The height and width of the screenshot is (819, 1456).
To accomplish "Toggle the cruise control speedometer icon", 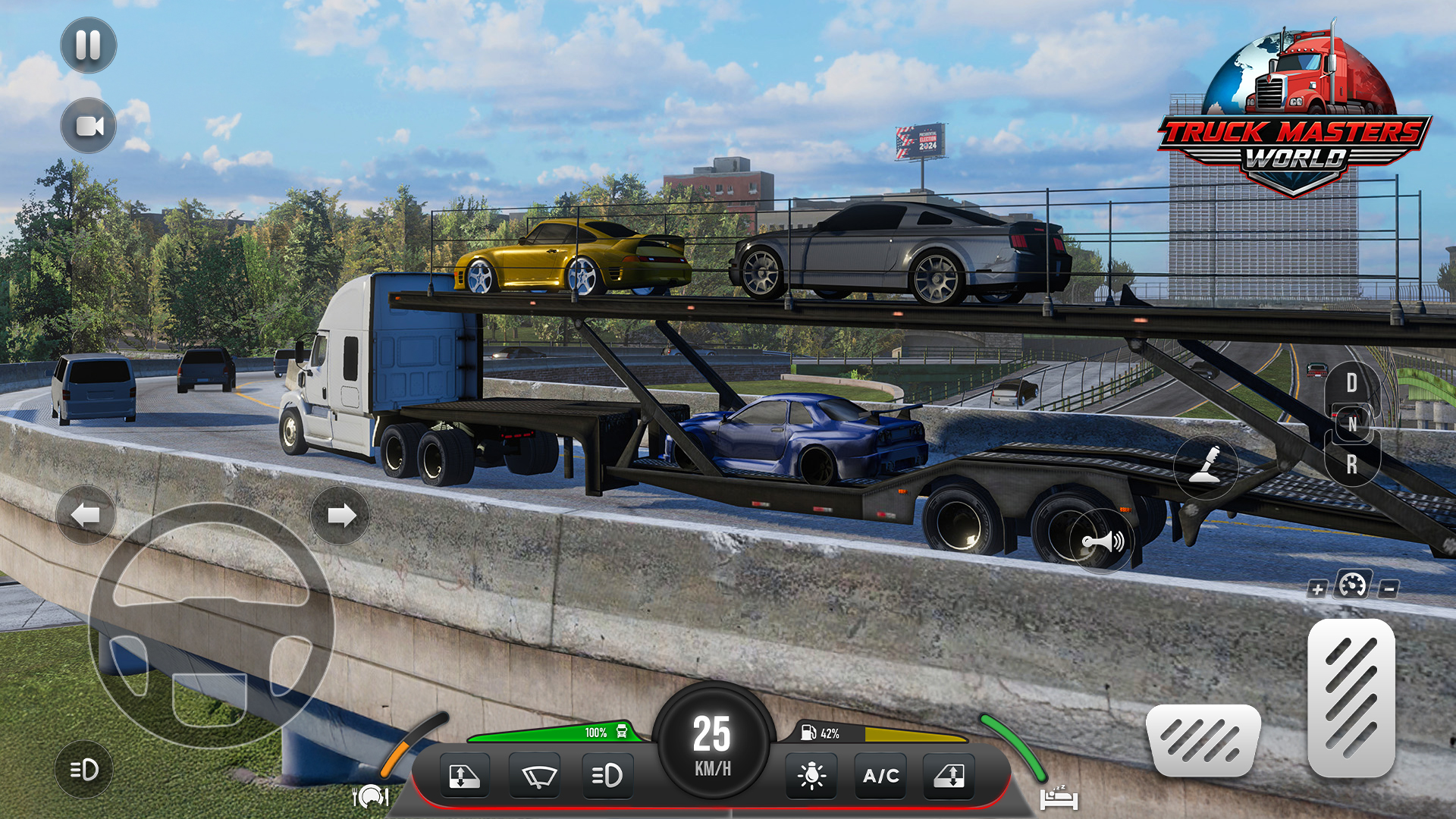I will (x=1352, y=585).
